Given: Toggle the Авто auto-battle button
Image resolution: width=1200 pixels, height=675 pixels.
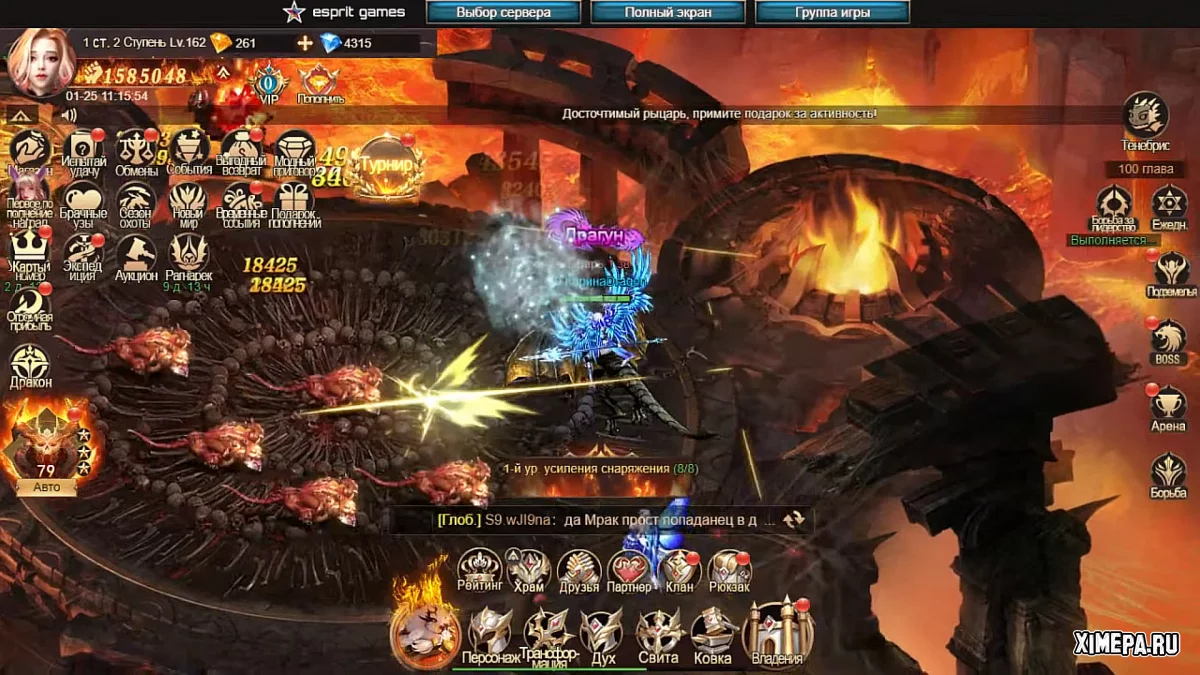Looking at the screenshot, I should click(x=46, y=487).
